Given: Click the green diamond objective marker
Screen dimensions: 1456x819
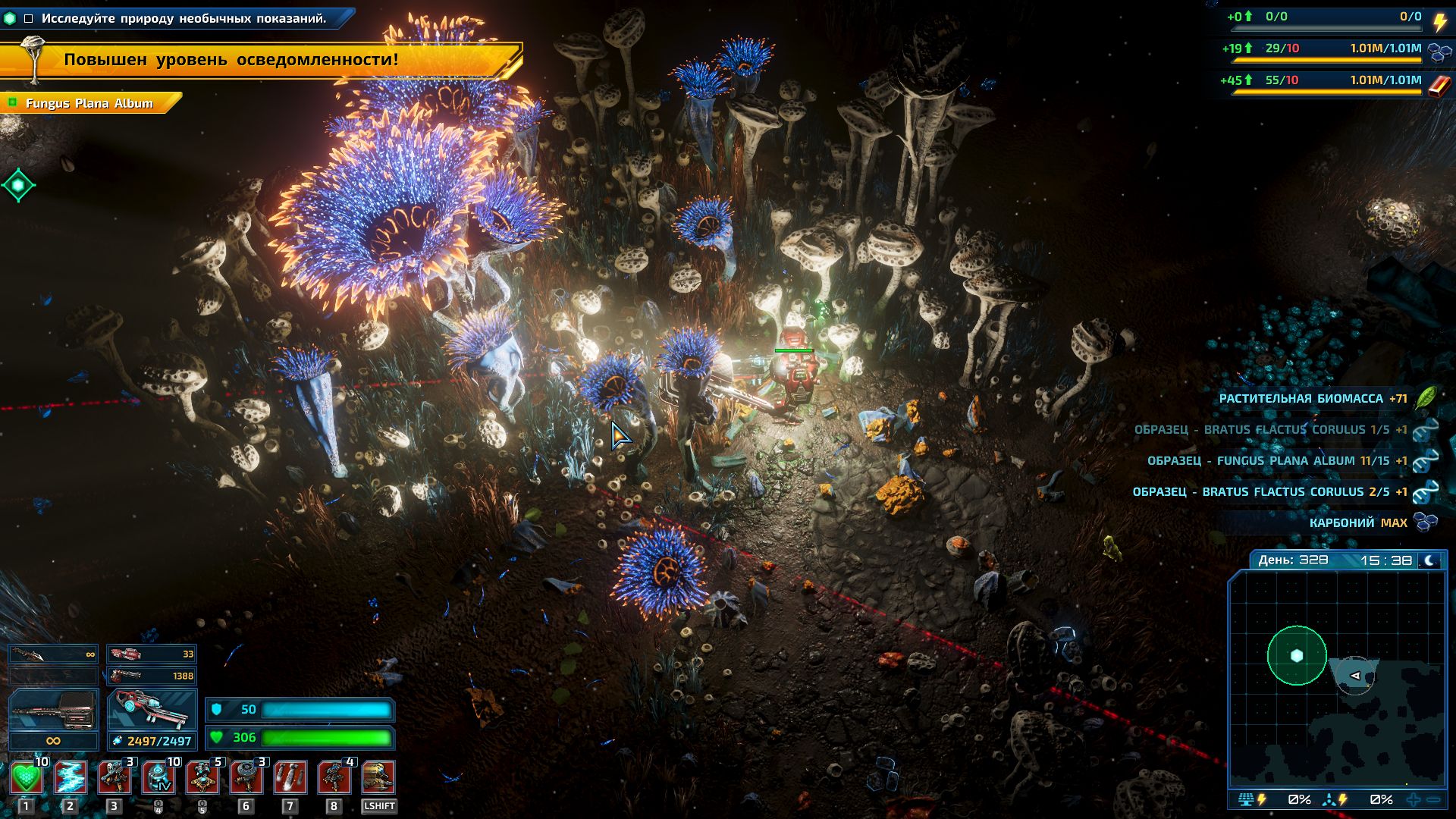Looking at the screenshot, I should pos(18,185).
